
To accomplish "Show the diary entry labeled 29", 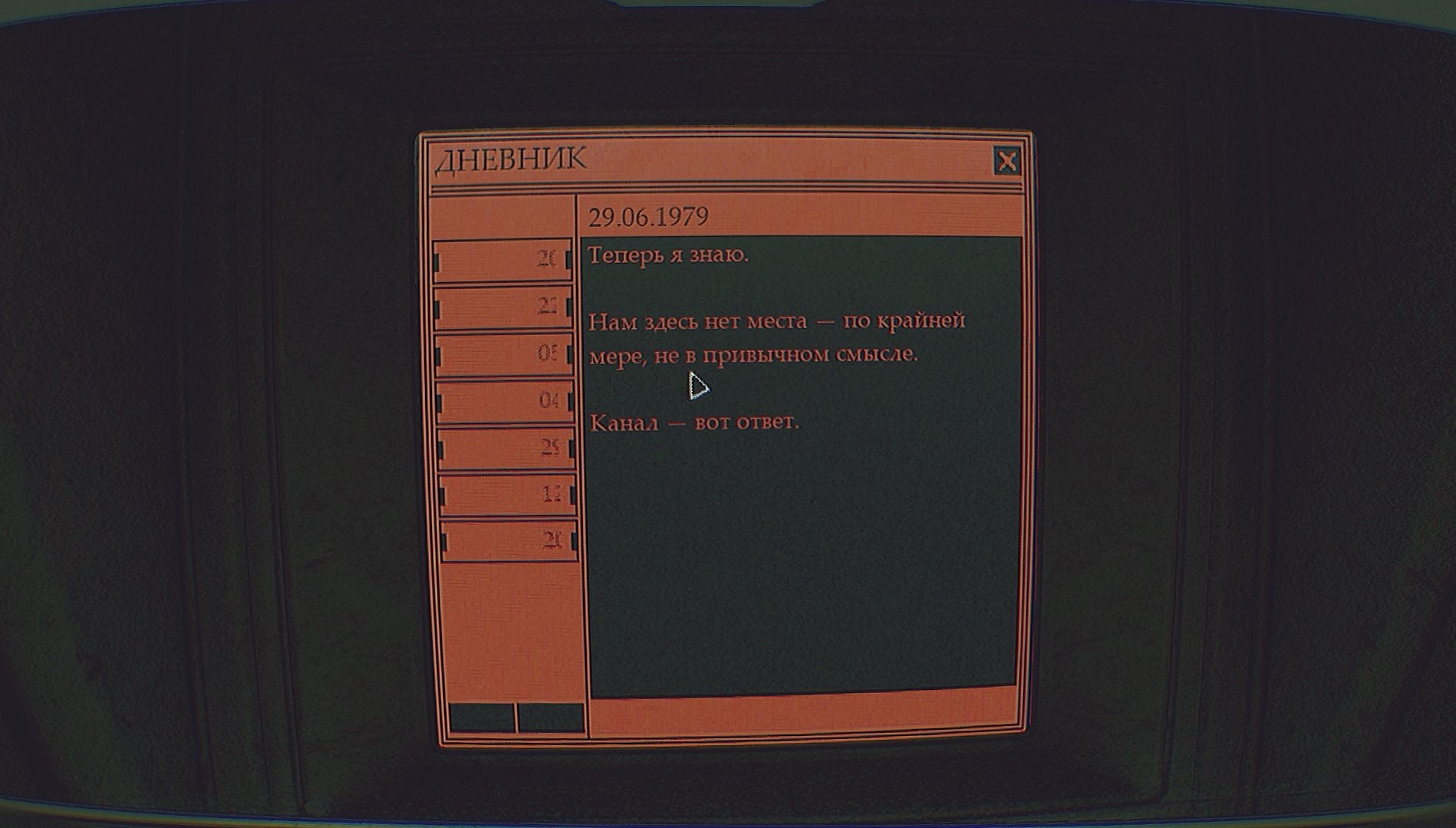I will click(506, 448).
